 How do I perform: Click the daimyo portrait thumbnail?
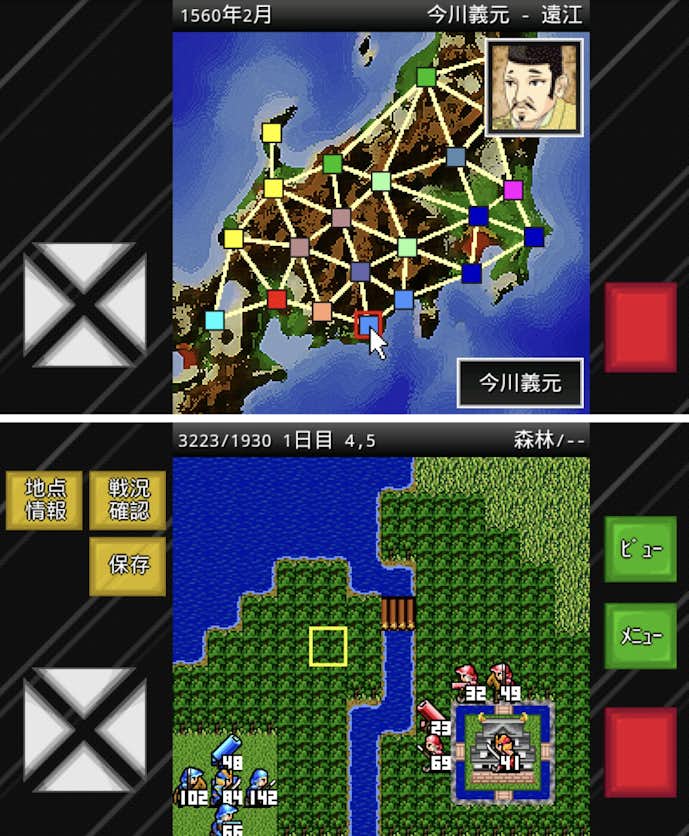[x=533, y=88]
